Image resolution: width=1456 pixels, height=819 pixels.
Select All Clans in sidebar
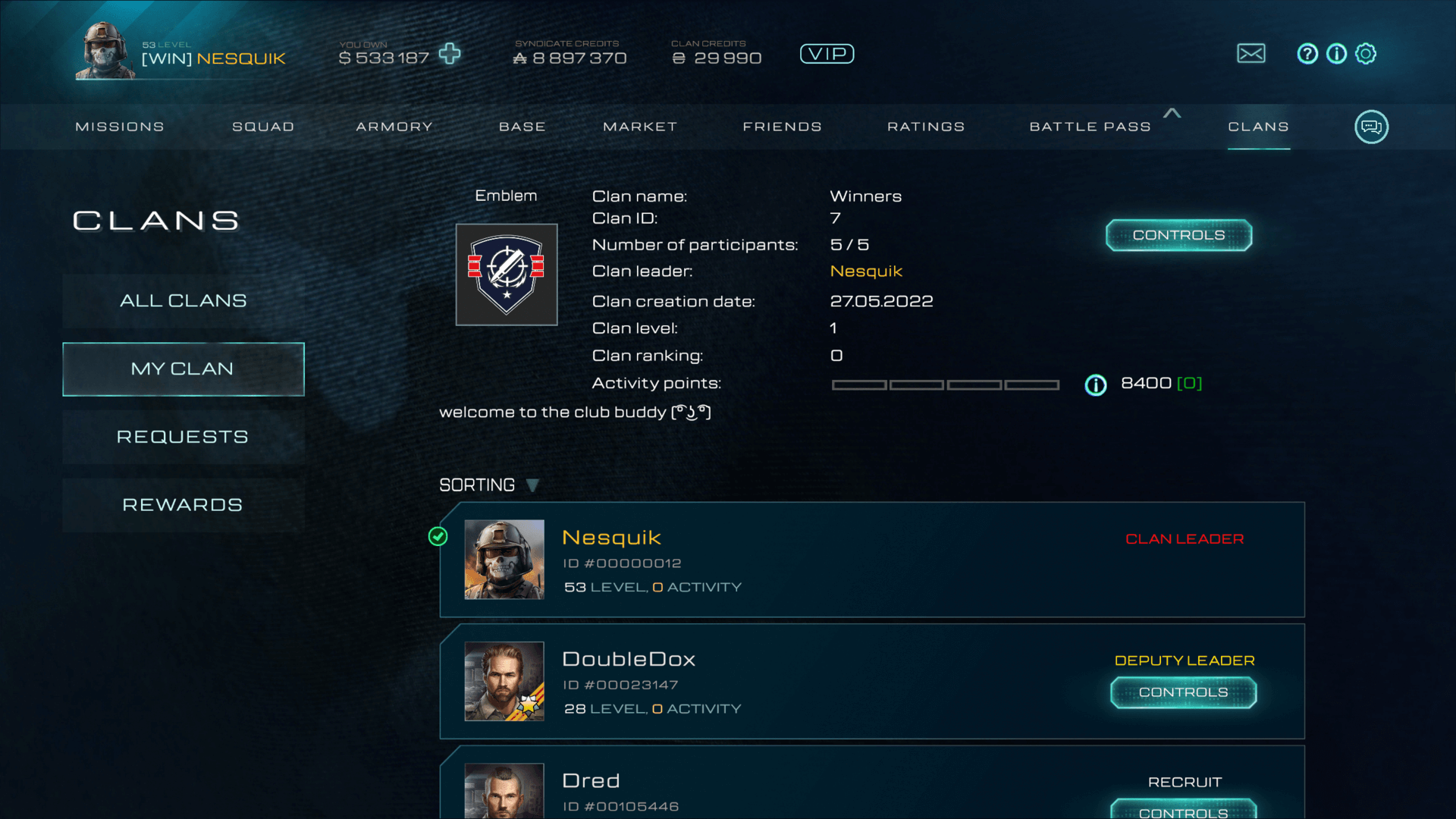184,301
